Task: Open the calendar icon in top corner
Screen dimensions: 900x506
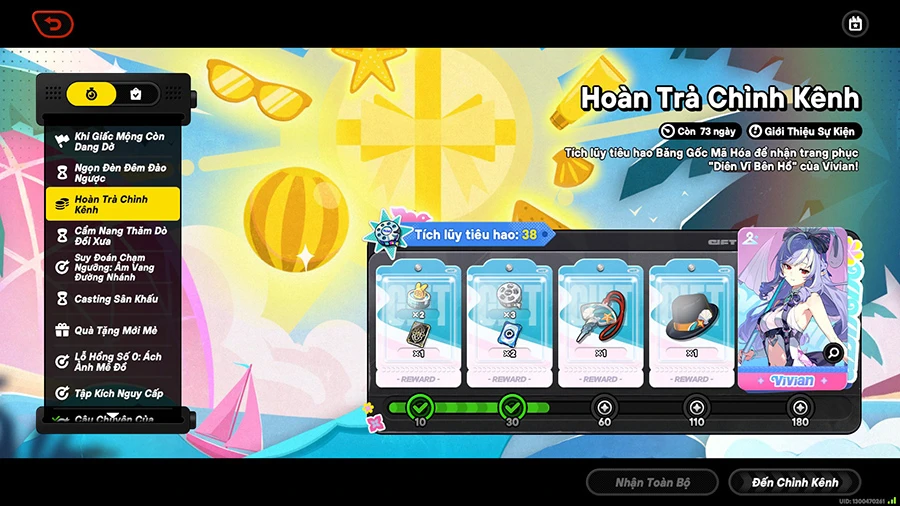Action: pos(854,23)
